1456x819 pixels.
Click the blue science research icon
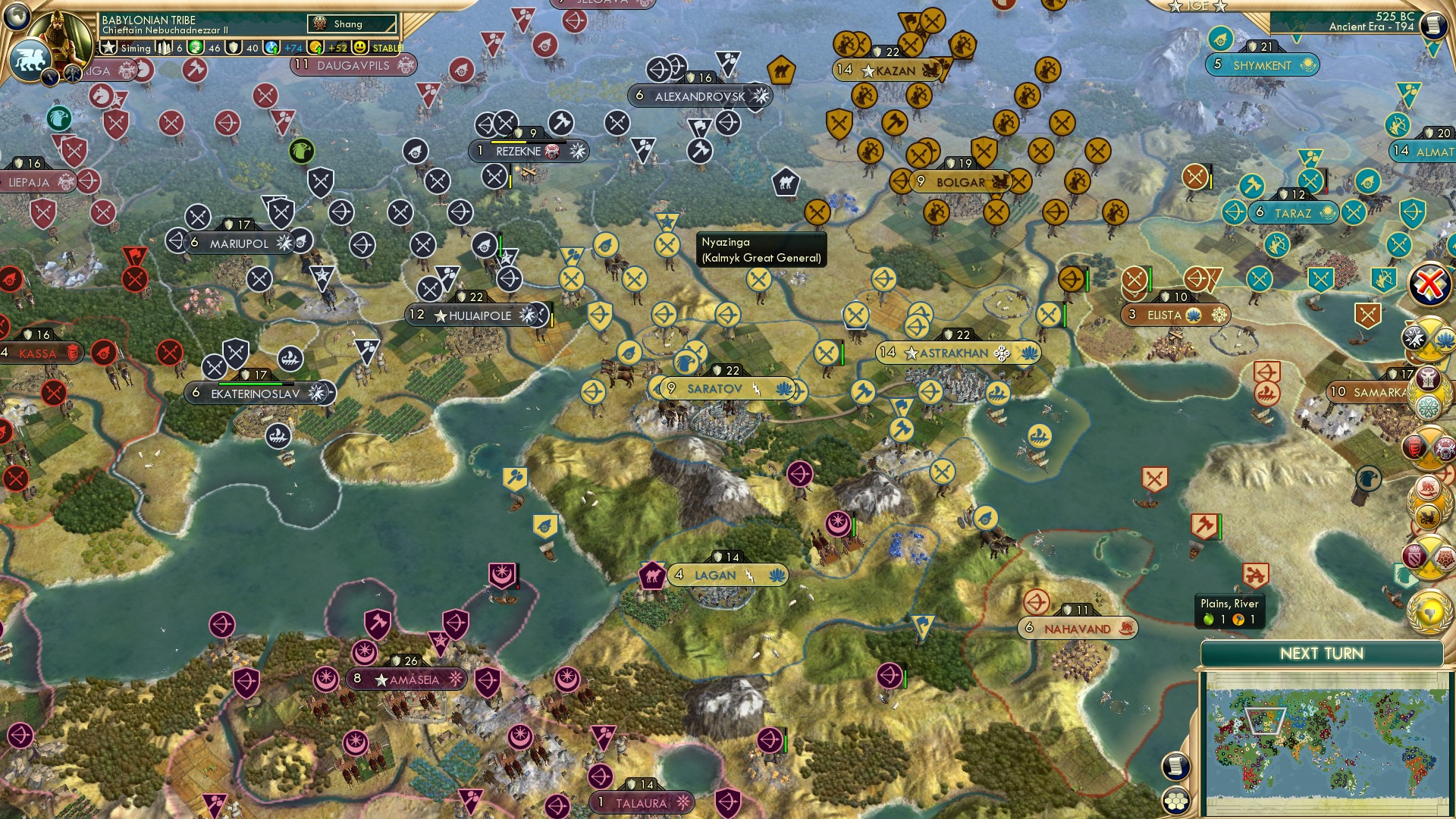pyautogui.click(x=270, y=47)
